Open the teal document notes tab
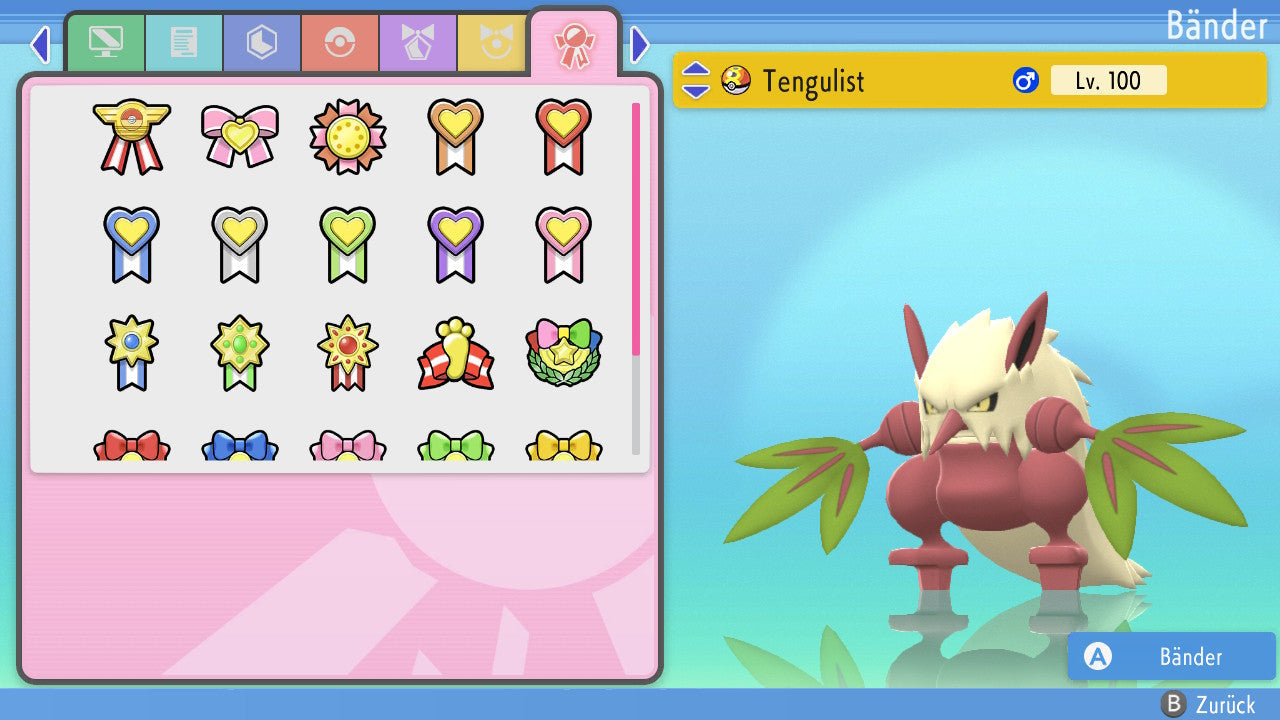The height and width of the screenshot is (720, 1280). pos(183,43)
